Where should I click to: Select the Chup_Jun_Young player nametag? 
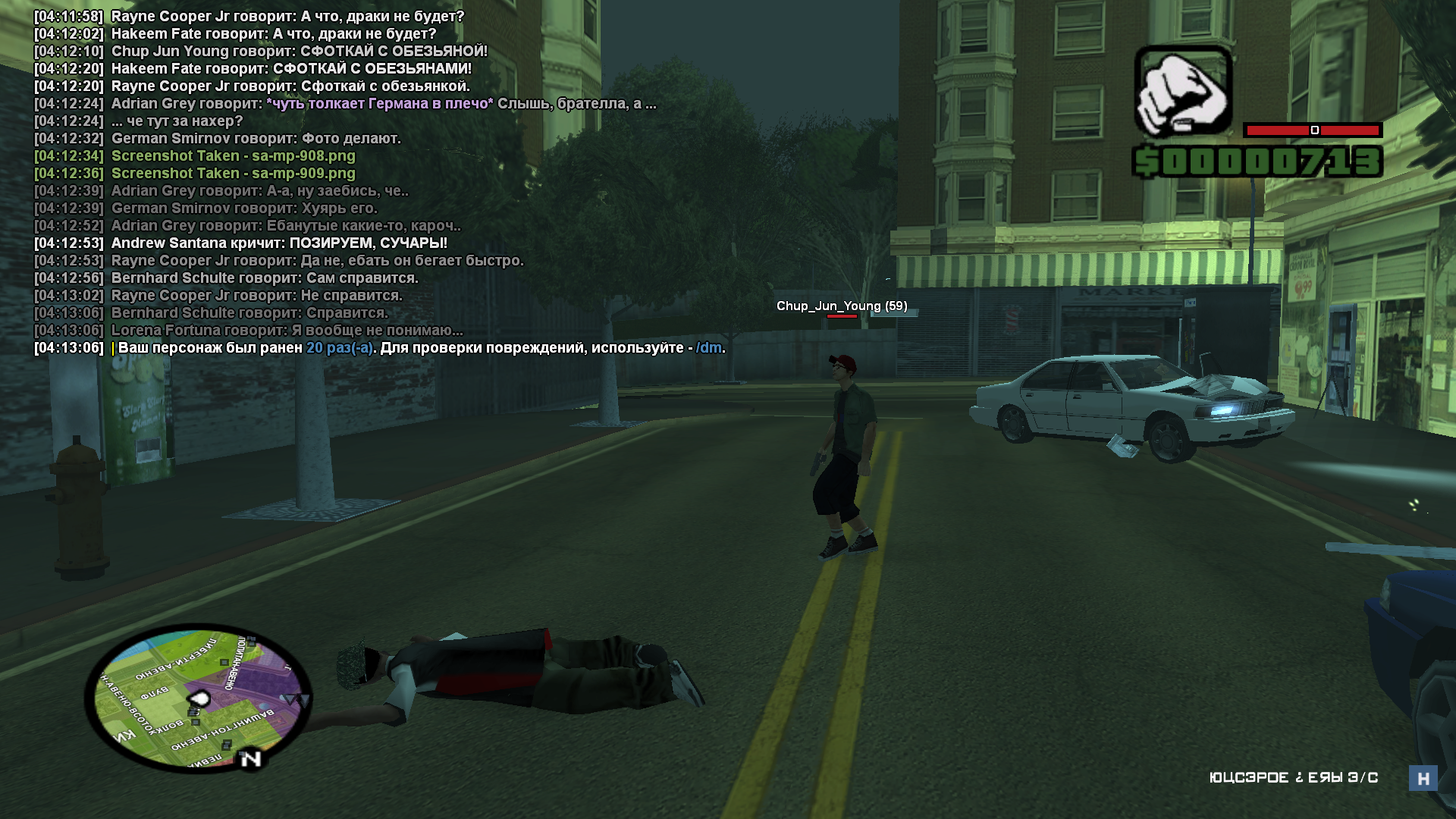click(x=841, y=306)
